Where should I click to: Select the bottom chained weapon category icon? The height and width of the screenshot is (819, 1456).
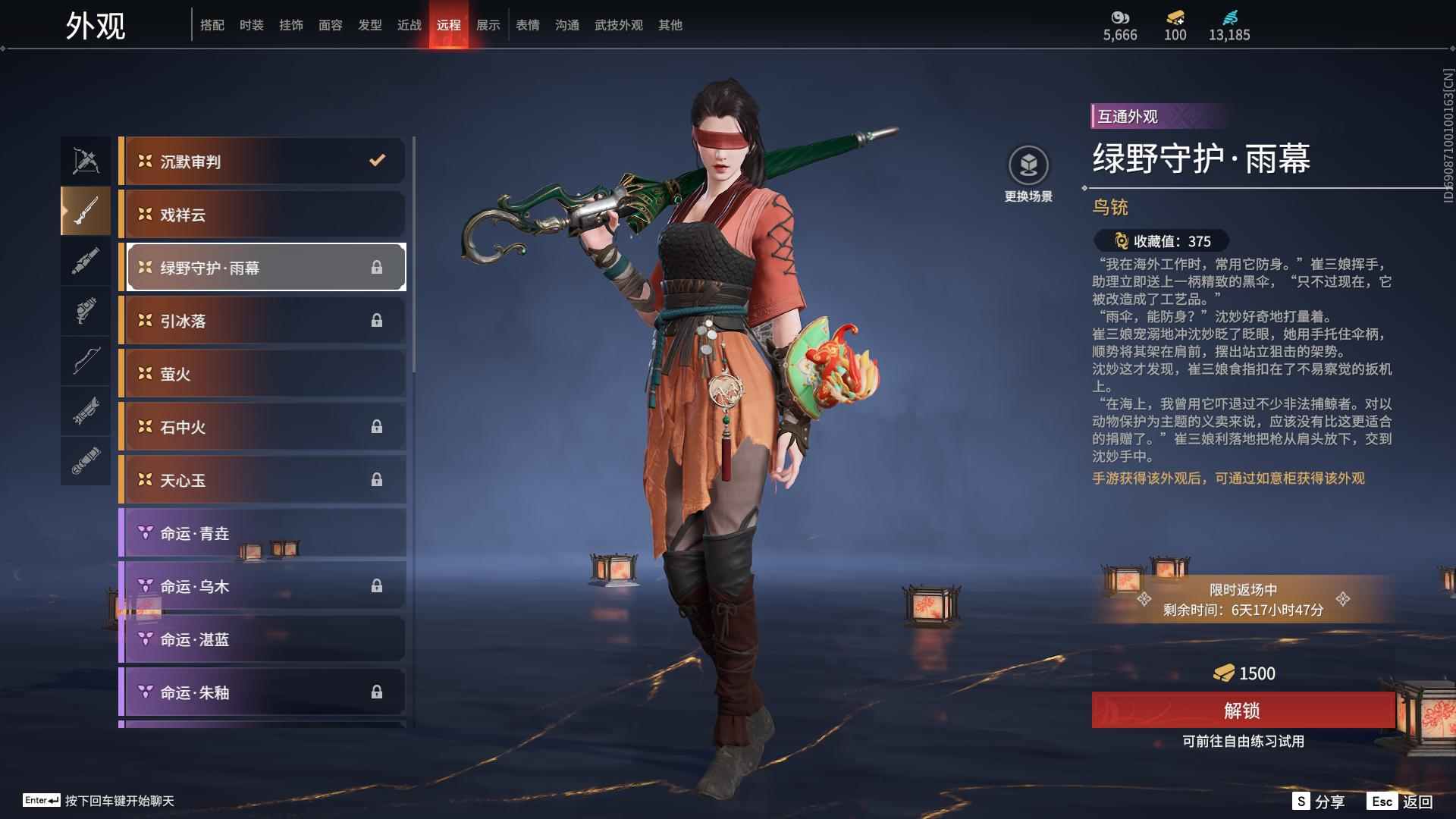(85, 461)
